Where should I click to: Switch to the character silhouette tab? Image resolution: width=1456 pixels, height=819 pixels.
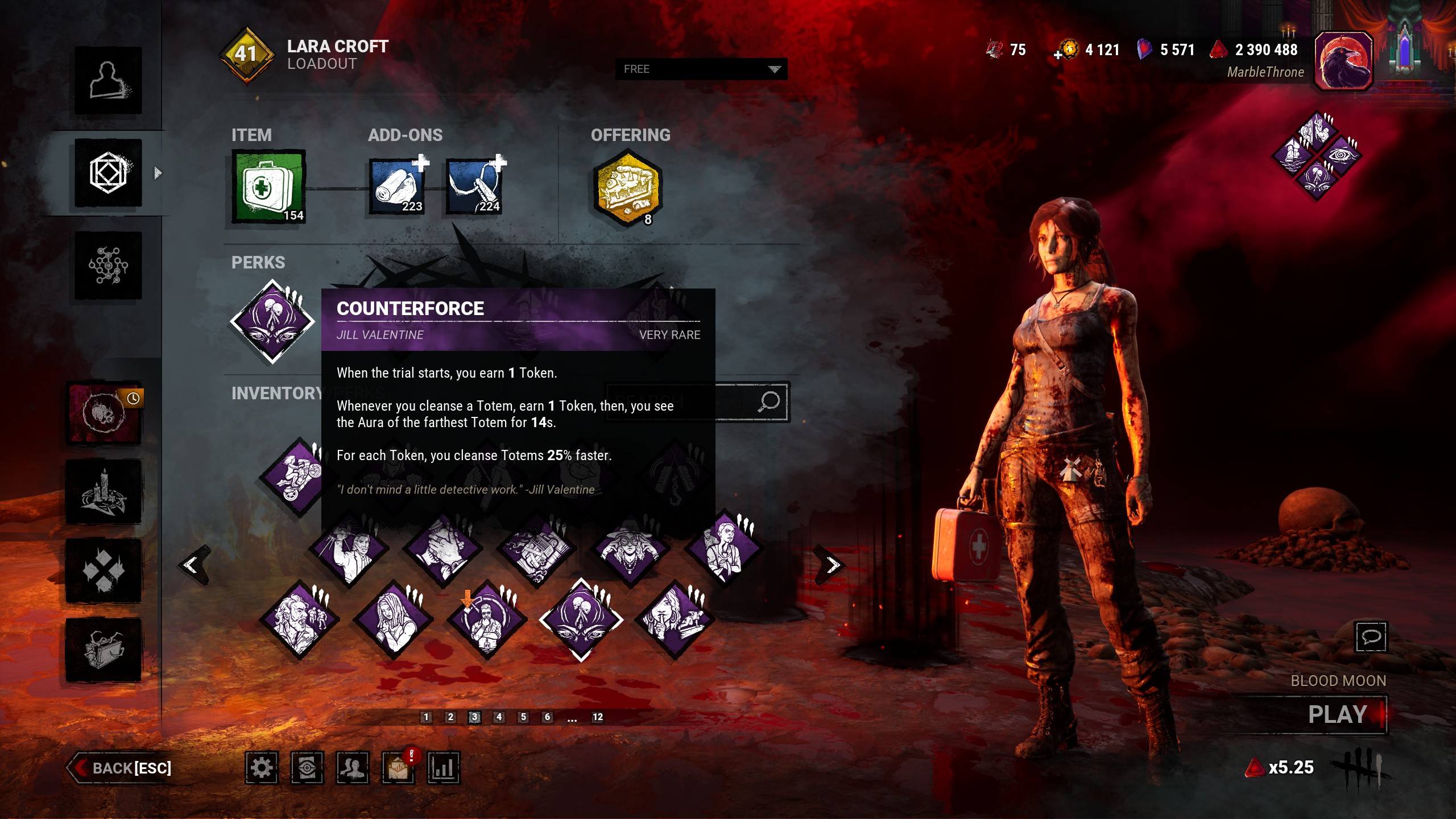click(x=108, y=80)
